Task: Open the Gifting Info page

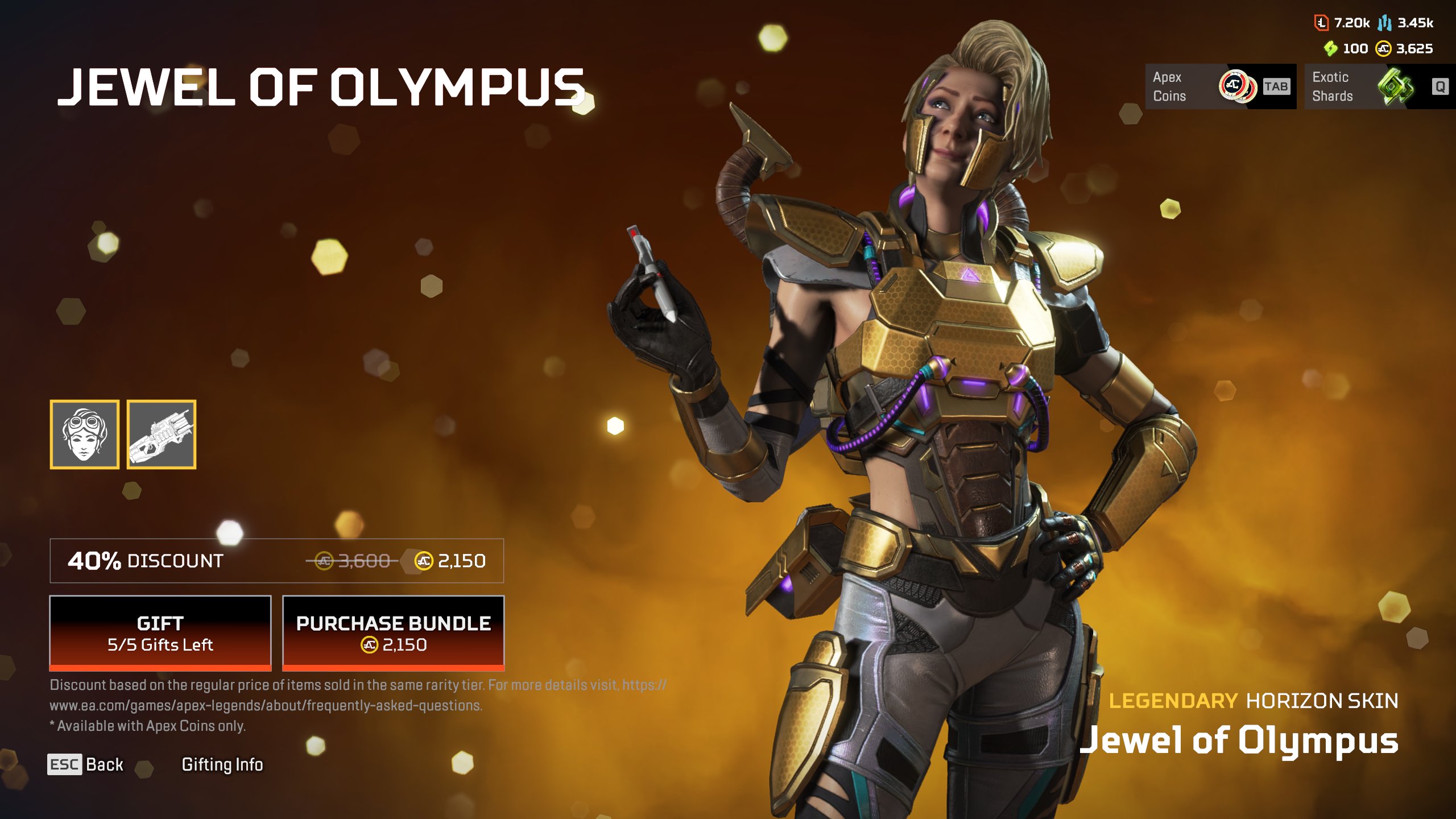Action: pos(222,764)
